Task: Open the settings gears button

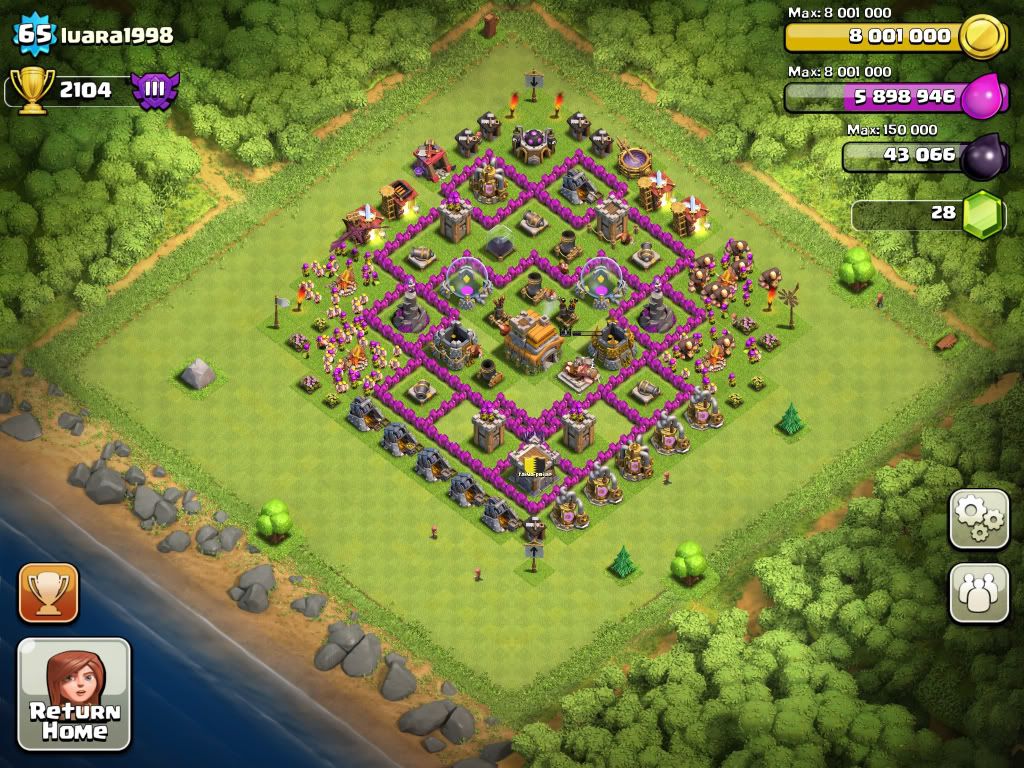Action: 978,518
